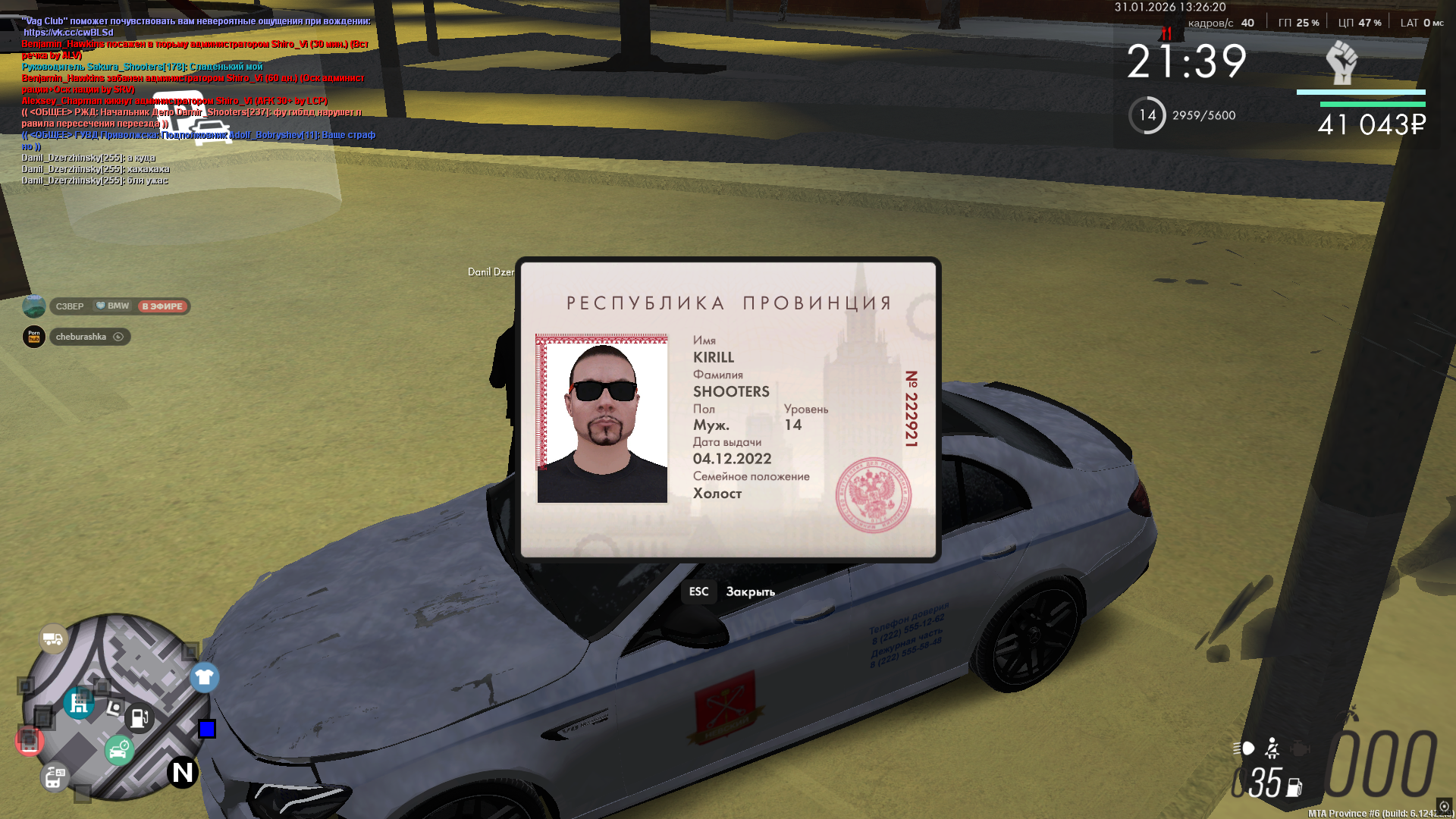Click the headlights indicator icon
Image resolution: width=1456 pixels, height=819 pixels.
(x=1244, y=748)
